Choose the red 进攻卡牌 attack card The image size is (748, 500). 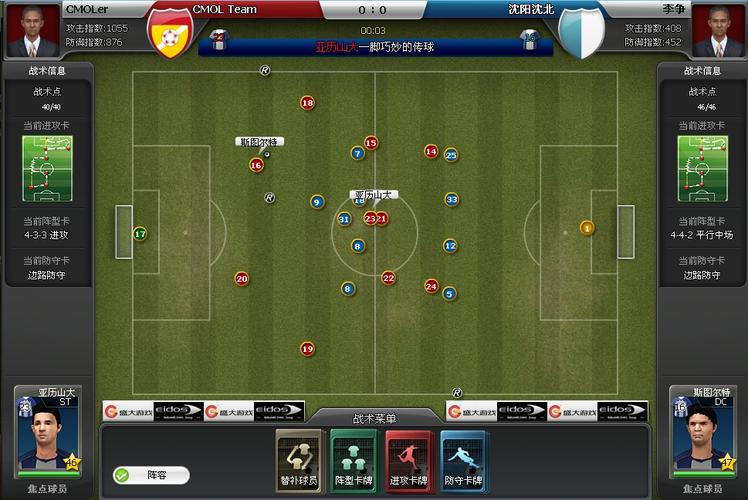(x=408, y=461)
